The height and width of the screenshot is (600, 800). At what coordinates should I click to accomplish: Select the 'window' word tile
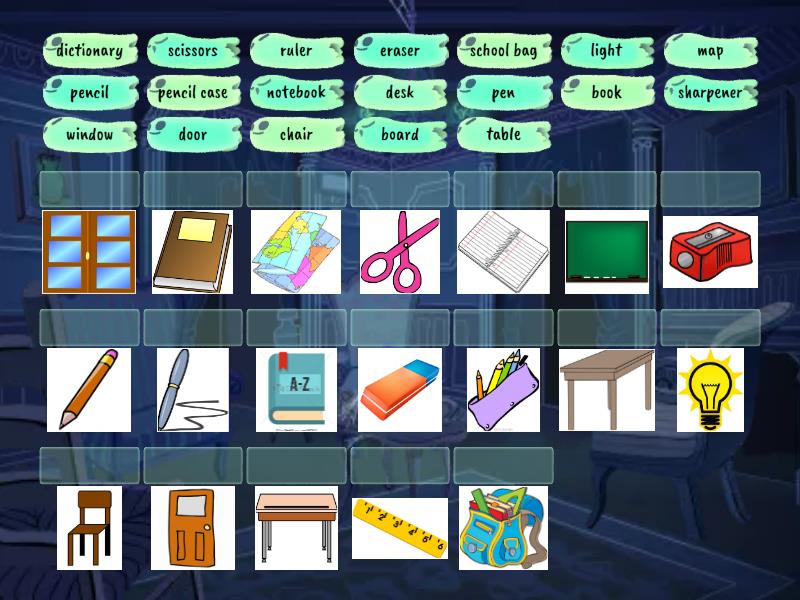(90, 134)
